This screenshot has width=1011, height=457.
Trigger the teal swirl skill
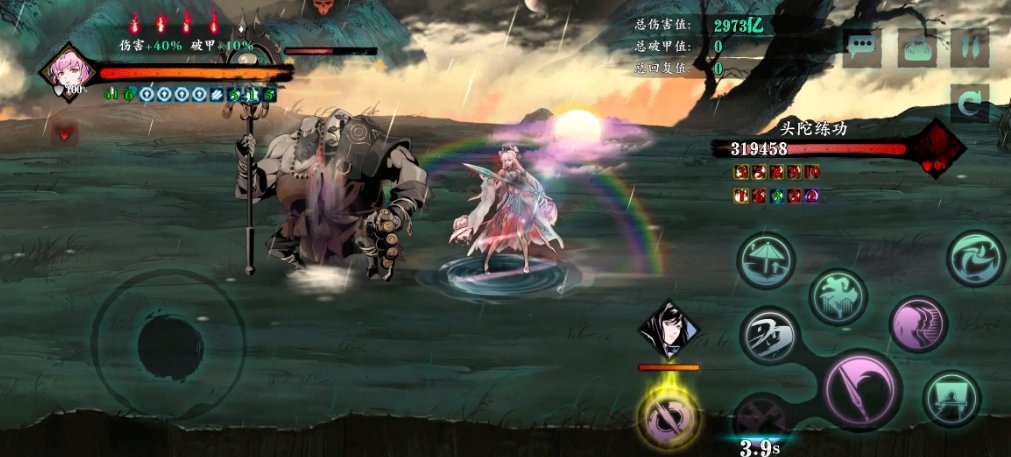975,258
